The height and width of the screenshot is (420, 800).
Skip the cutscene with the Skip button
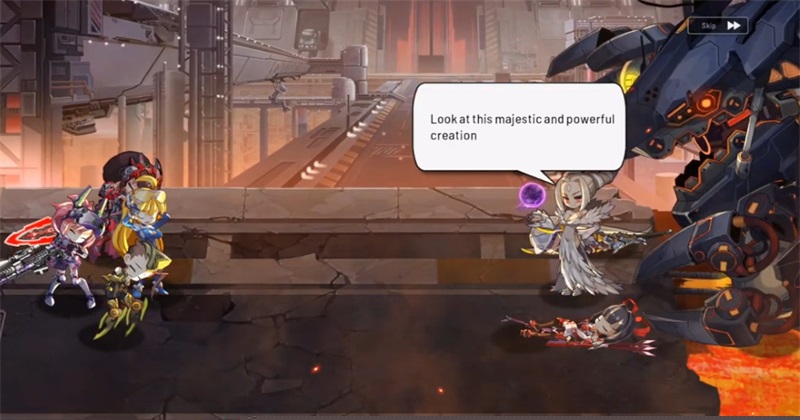click(722, 25)
